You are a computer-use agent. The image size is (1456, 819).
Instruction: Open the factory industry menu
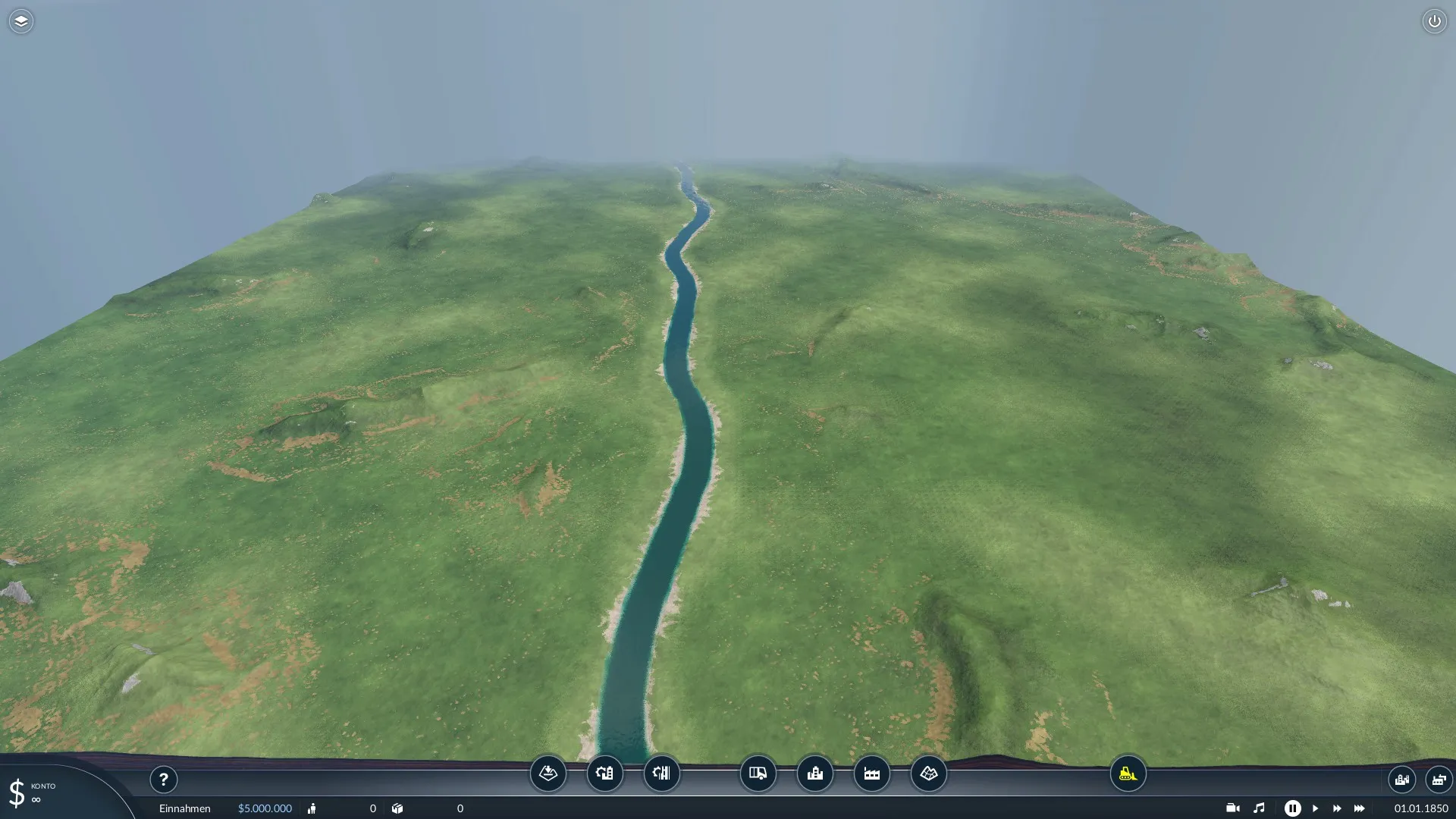click(x=872, y=773)
